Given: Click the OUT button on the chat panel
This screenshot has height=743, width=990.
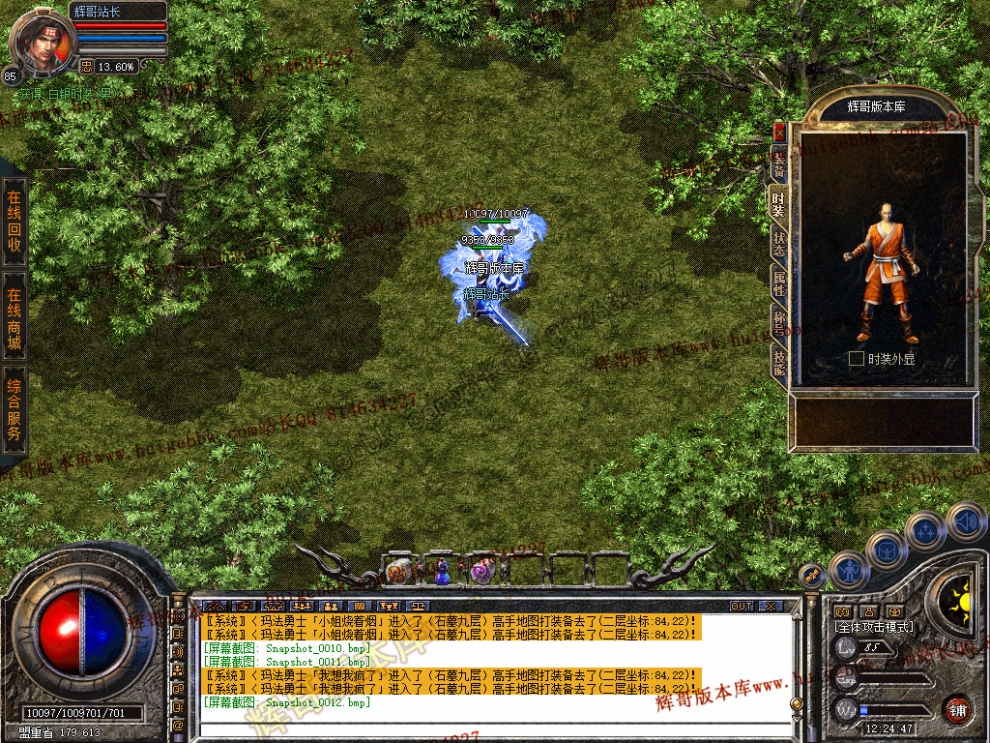Looking at the screenshot, I should (x=741, y=606).
